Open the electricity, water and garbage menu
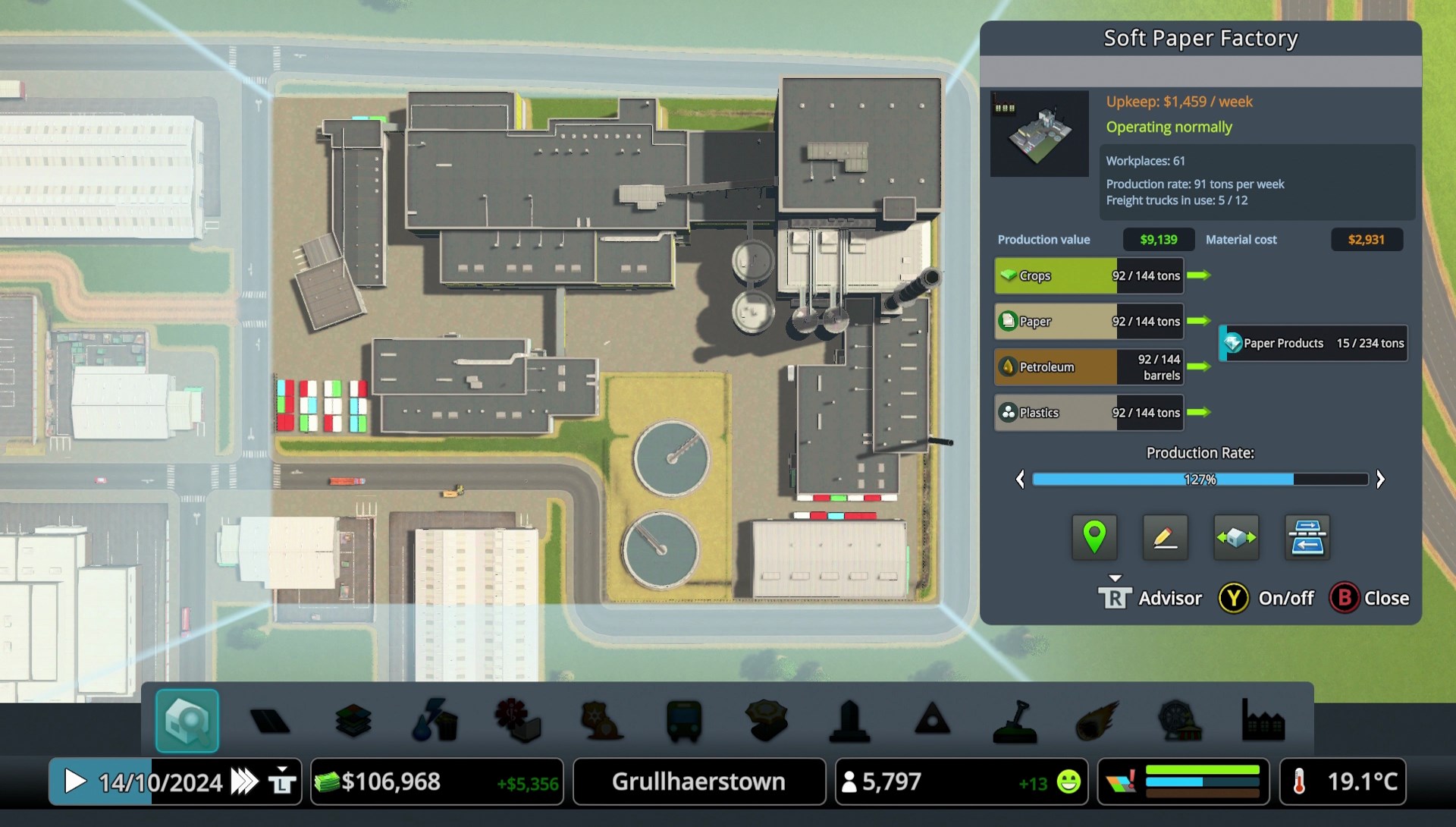 click(x=435, y=720)
